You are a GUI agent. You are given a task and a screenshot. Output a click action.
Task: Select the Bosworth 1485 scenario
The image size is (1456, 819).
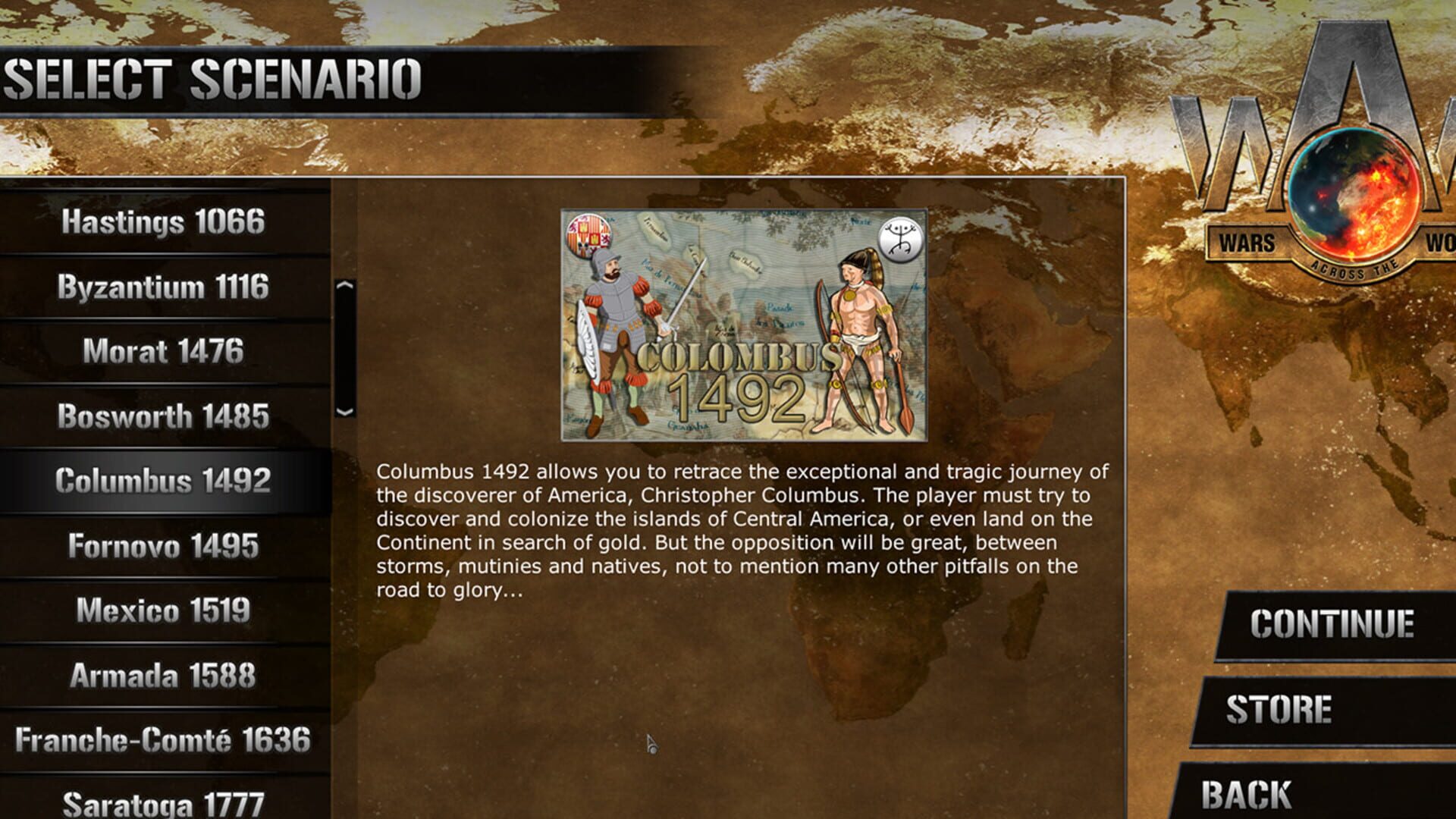point(163,417)
